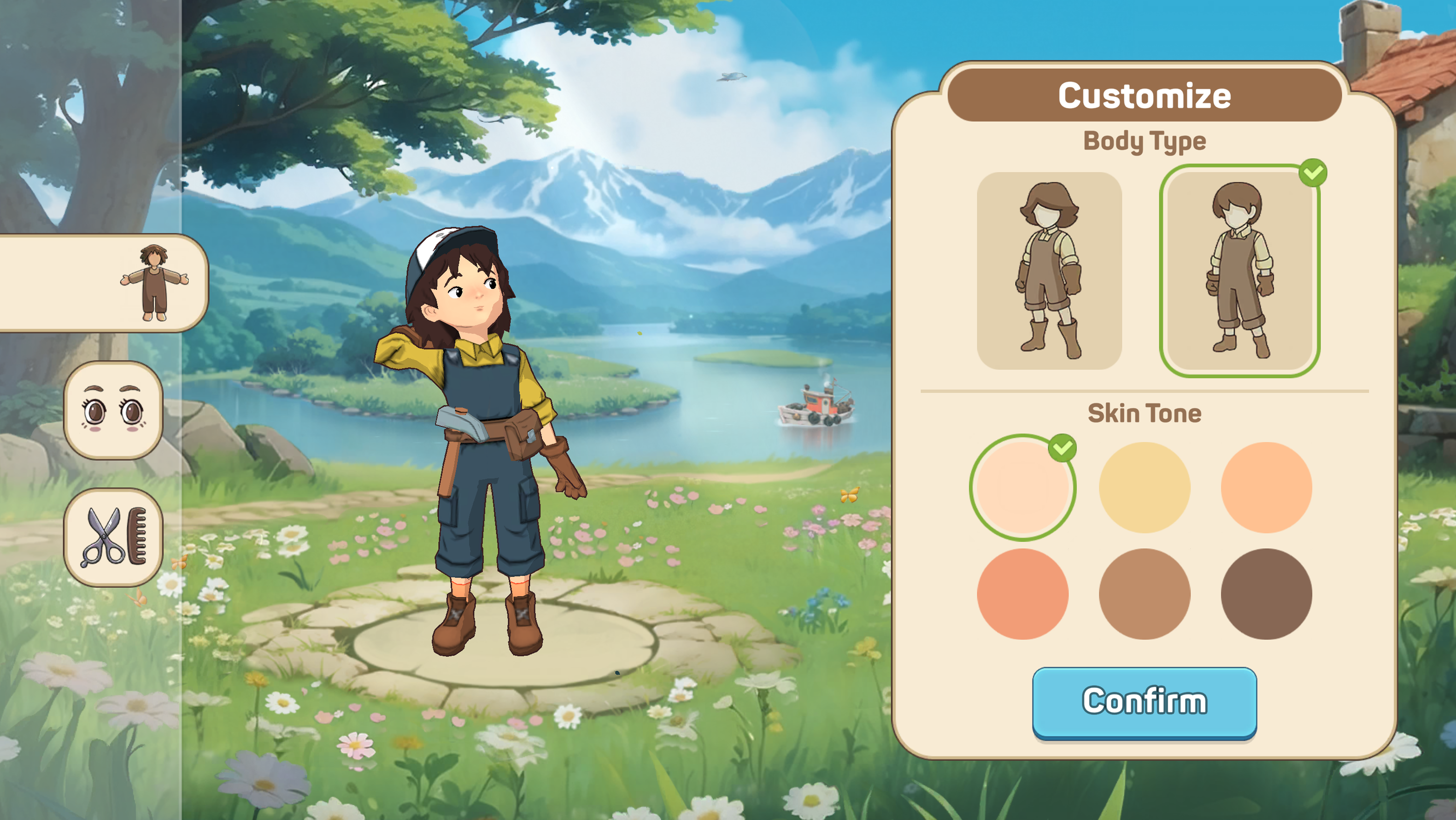The width and height of the screenshot is (1456, 820).
Task: Click the checkmark badge on the lightest skin tone
Action: click(1063, 449)
